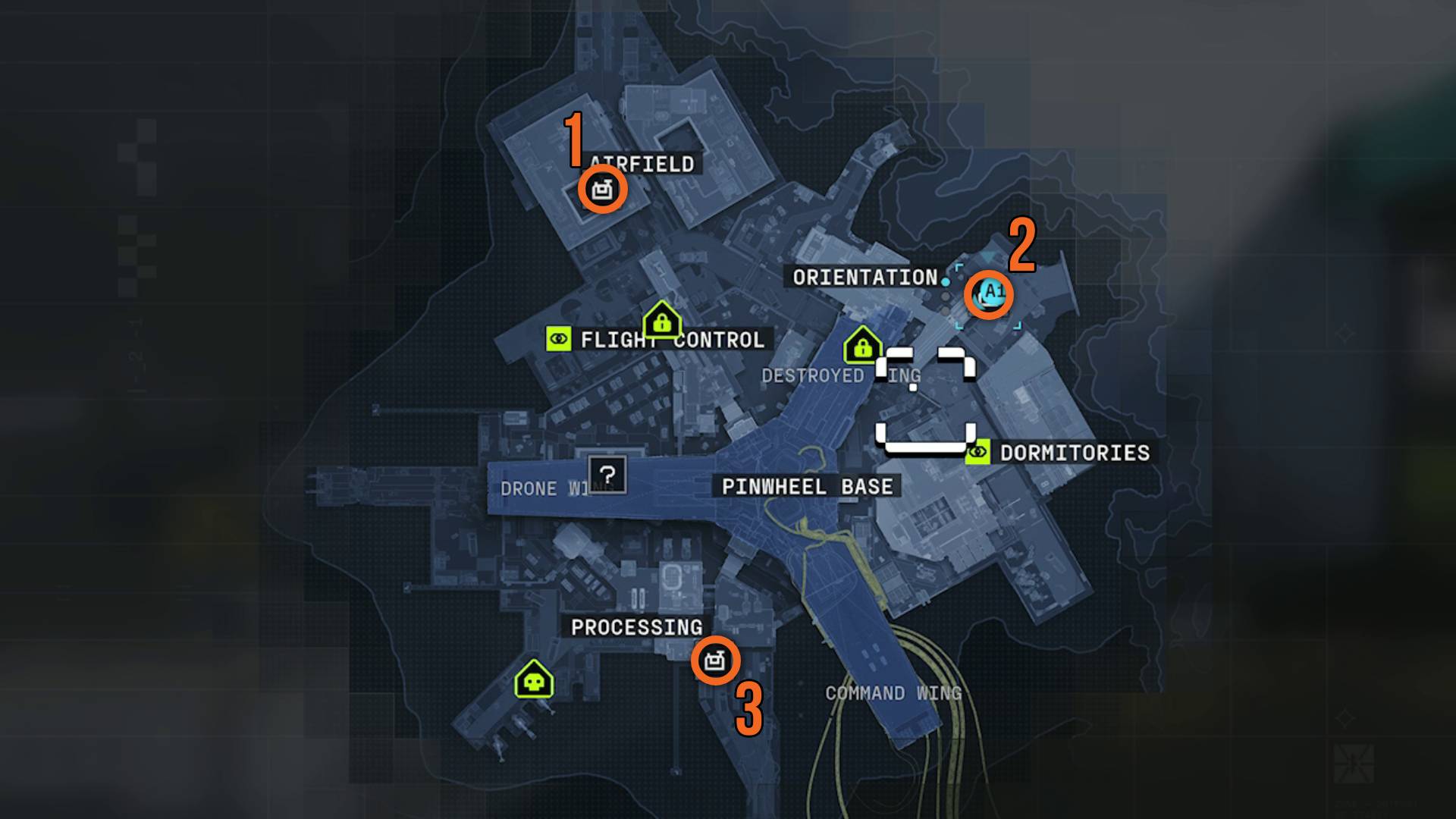Toggle the eye icon beside Dormitories

click(x=977, y=453)
